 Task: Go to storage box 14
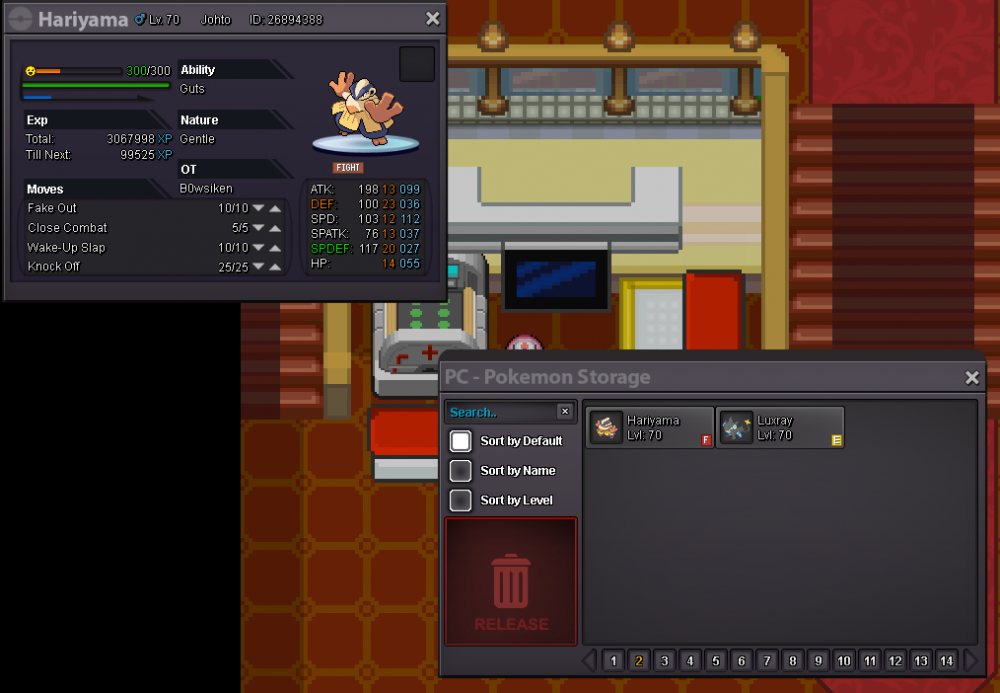click(946, 661)
